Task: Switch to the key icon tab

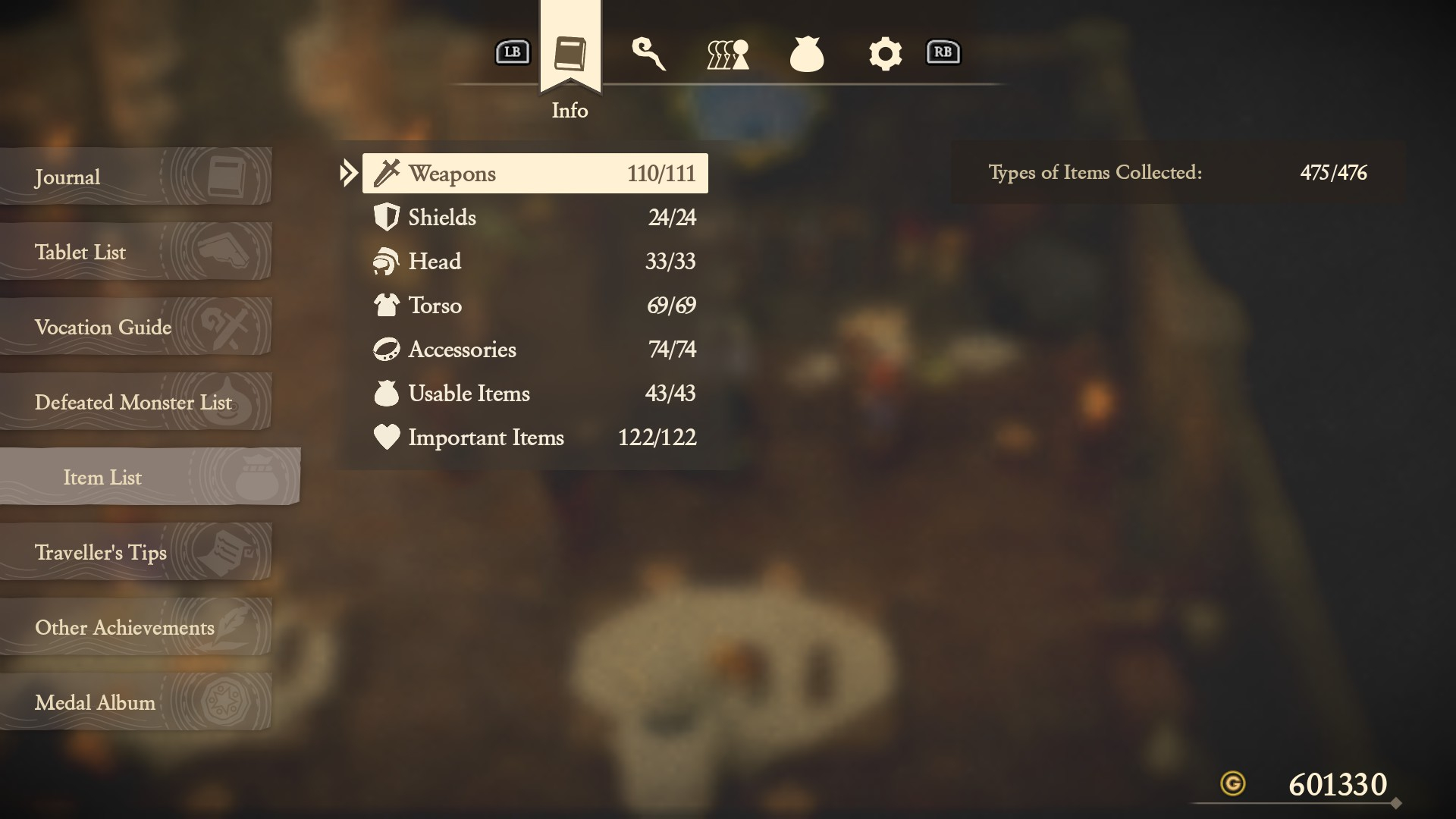Action: coord(648,54)
